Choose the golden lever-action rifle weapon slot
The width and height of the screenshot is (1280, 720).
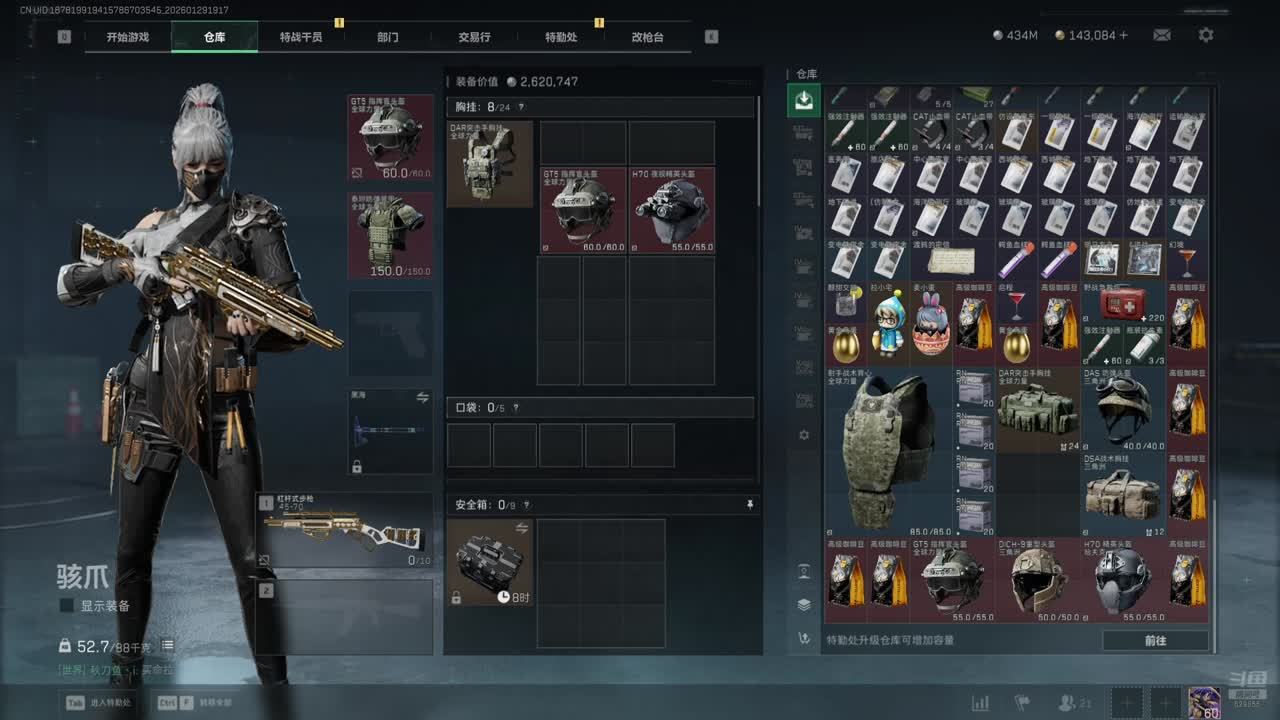point(345,530)
